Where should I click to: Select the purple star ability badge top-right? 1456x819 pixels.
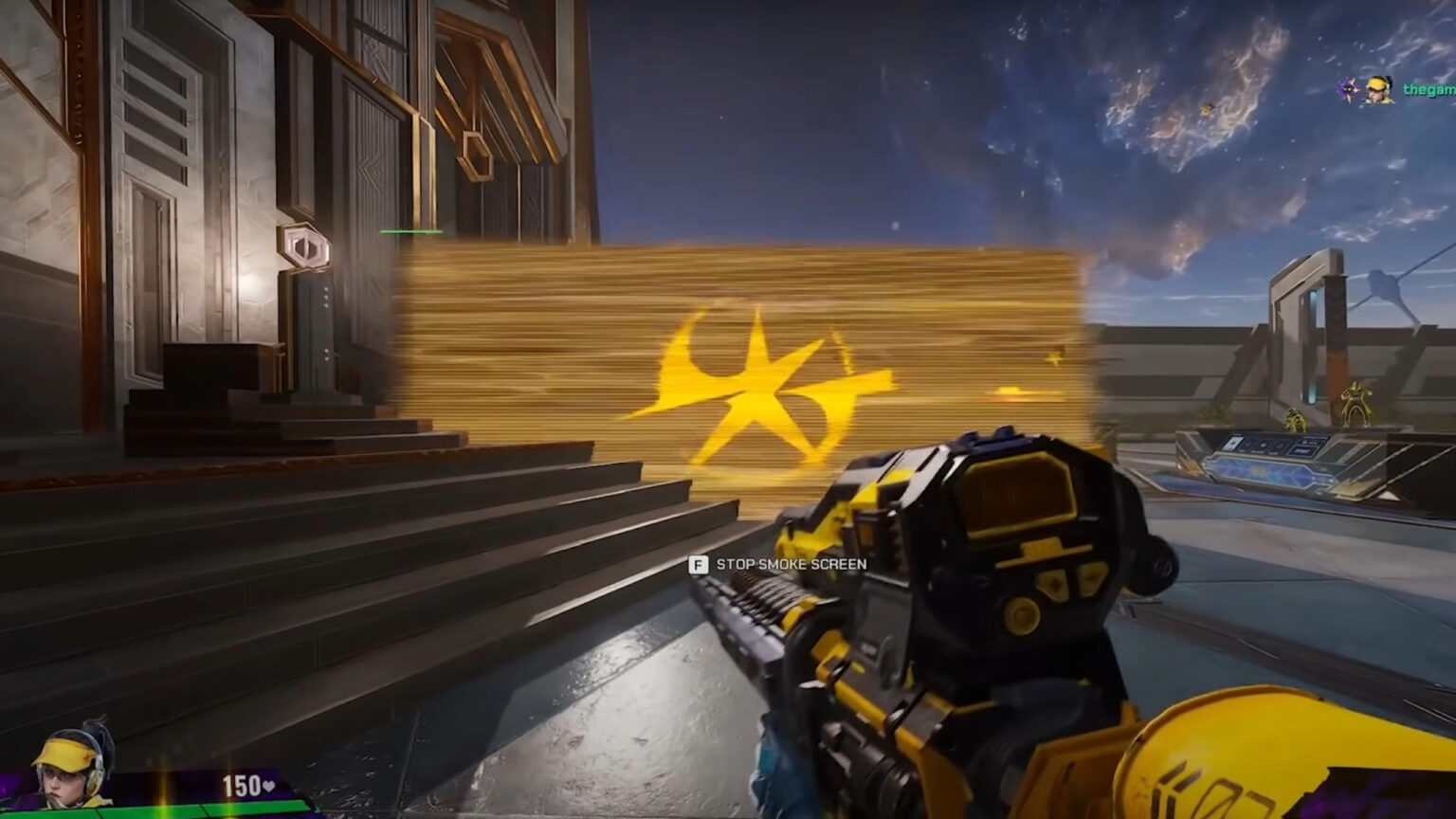pos(1348,89)
